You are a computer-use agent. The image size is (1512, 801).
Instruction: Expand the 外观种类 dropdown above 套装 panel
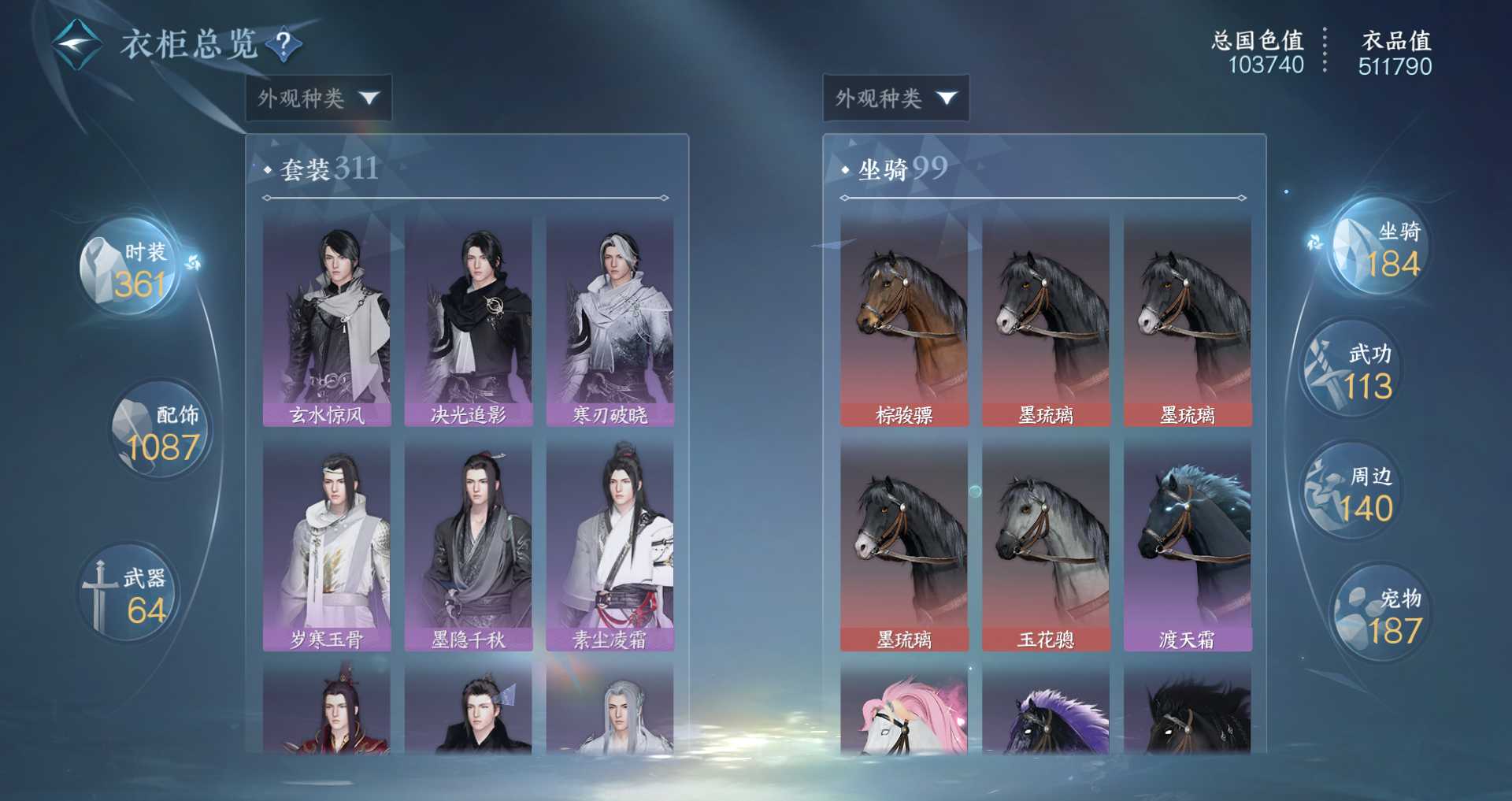319,98
